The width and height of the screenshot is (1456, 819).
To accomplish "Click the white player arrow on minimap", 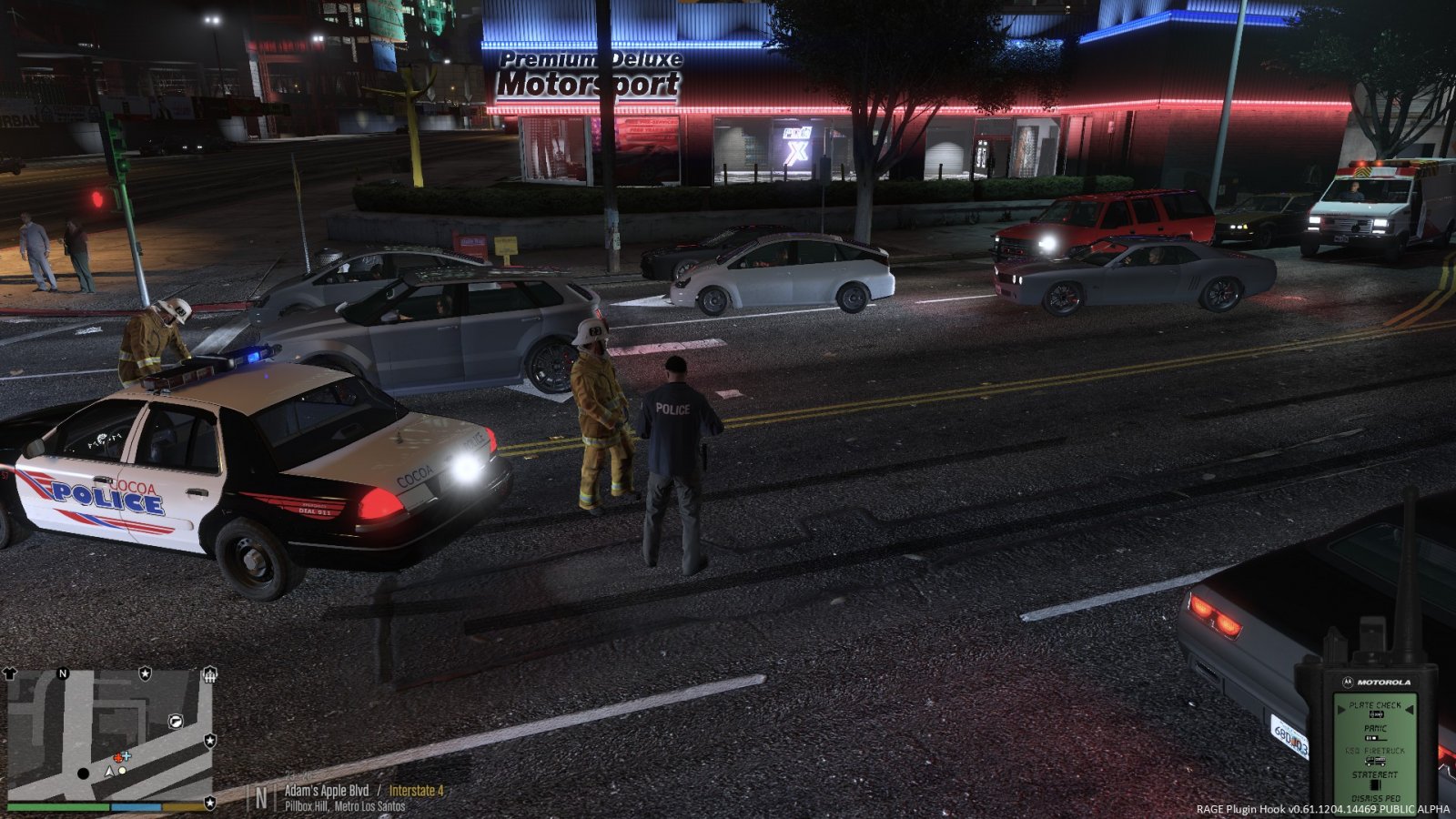I will [x=109, y=771].
